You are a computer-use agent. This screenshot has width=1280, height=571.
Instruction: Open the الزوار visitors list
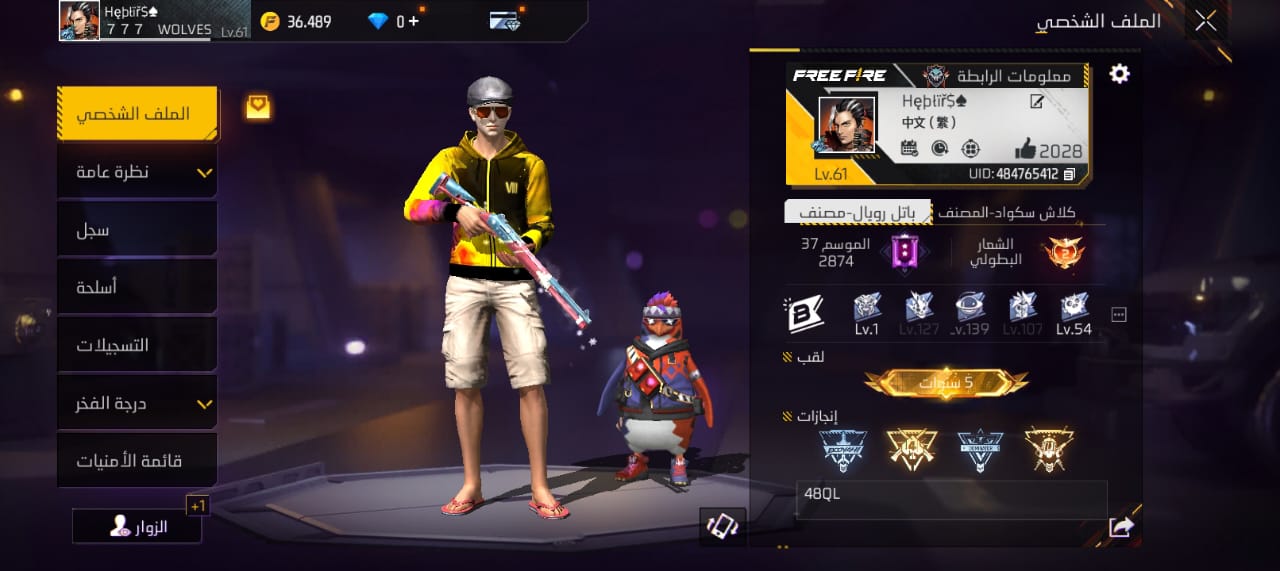tap(137, 527)
